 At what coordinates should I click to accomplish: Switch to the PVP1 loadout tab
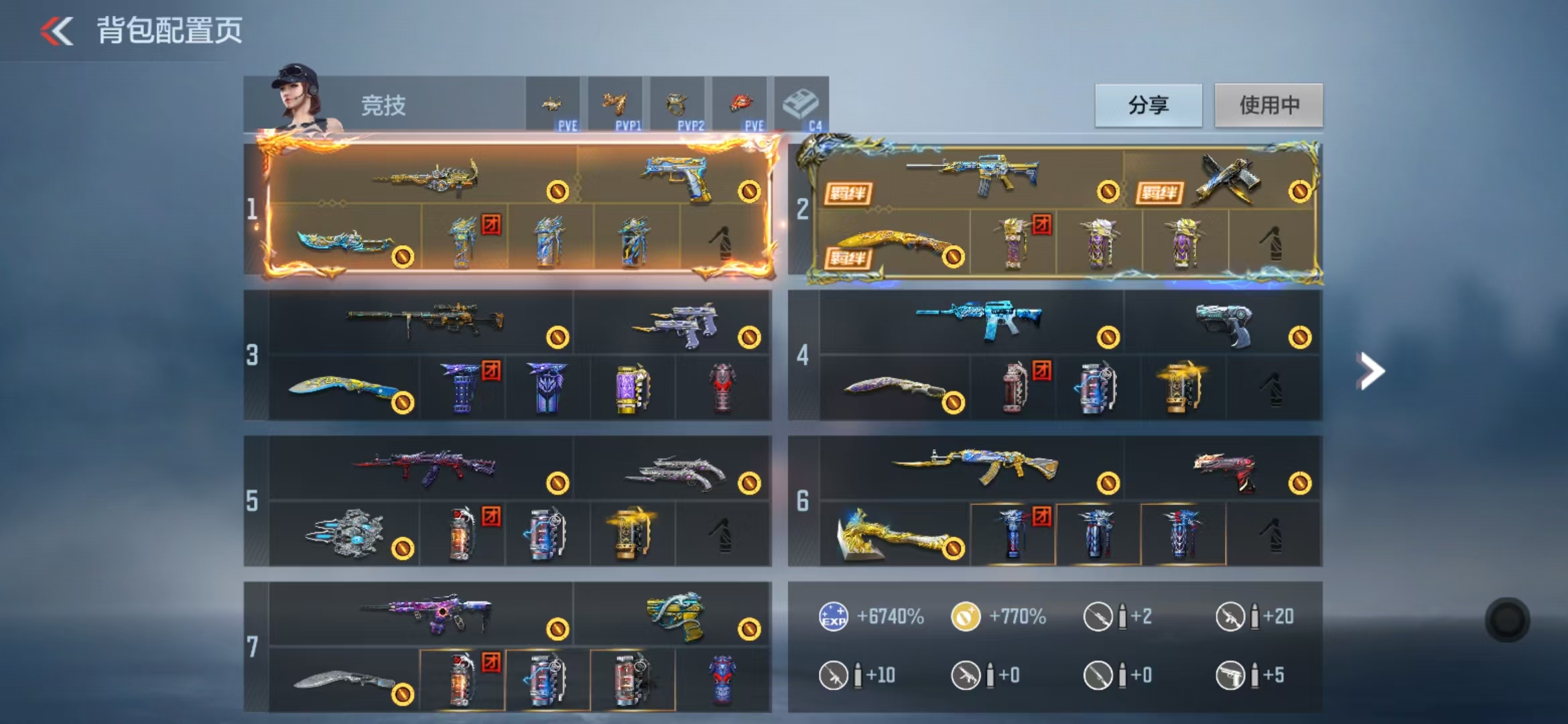[x=615, y=105]
